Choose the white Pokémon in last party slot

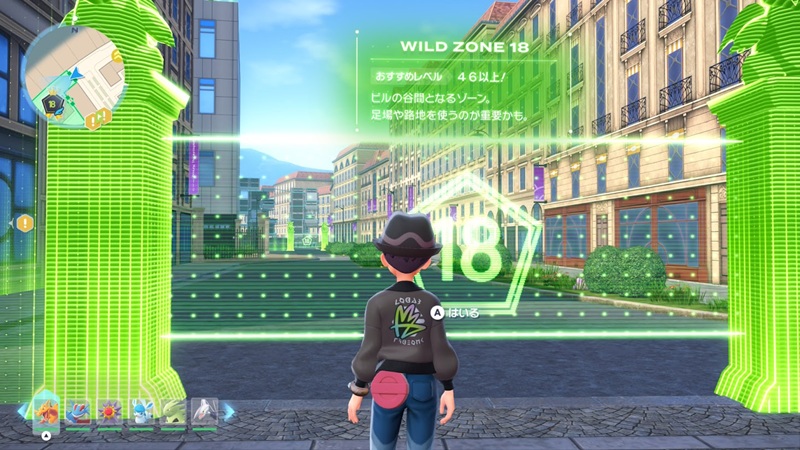204,410
